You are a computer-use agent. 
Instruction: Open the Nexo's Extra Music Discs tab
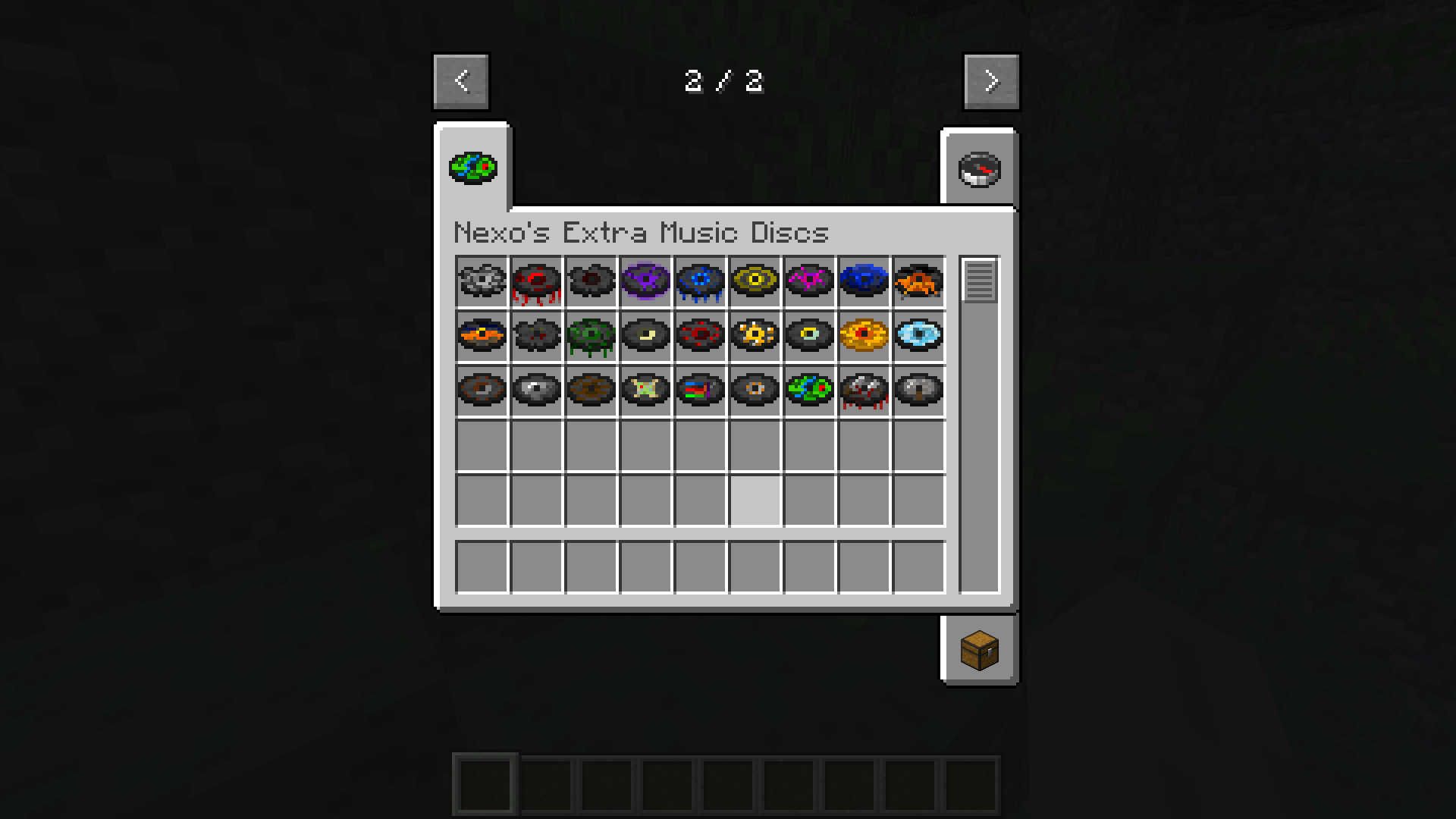(473, 168)
